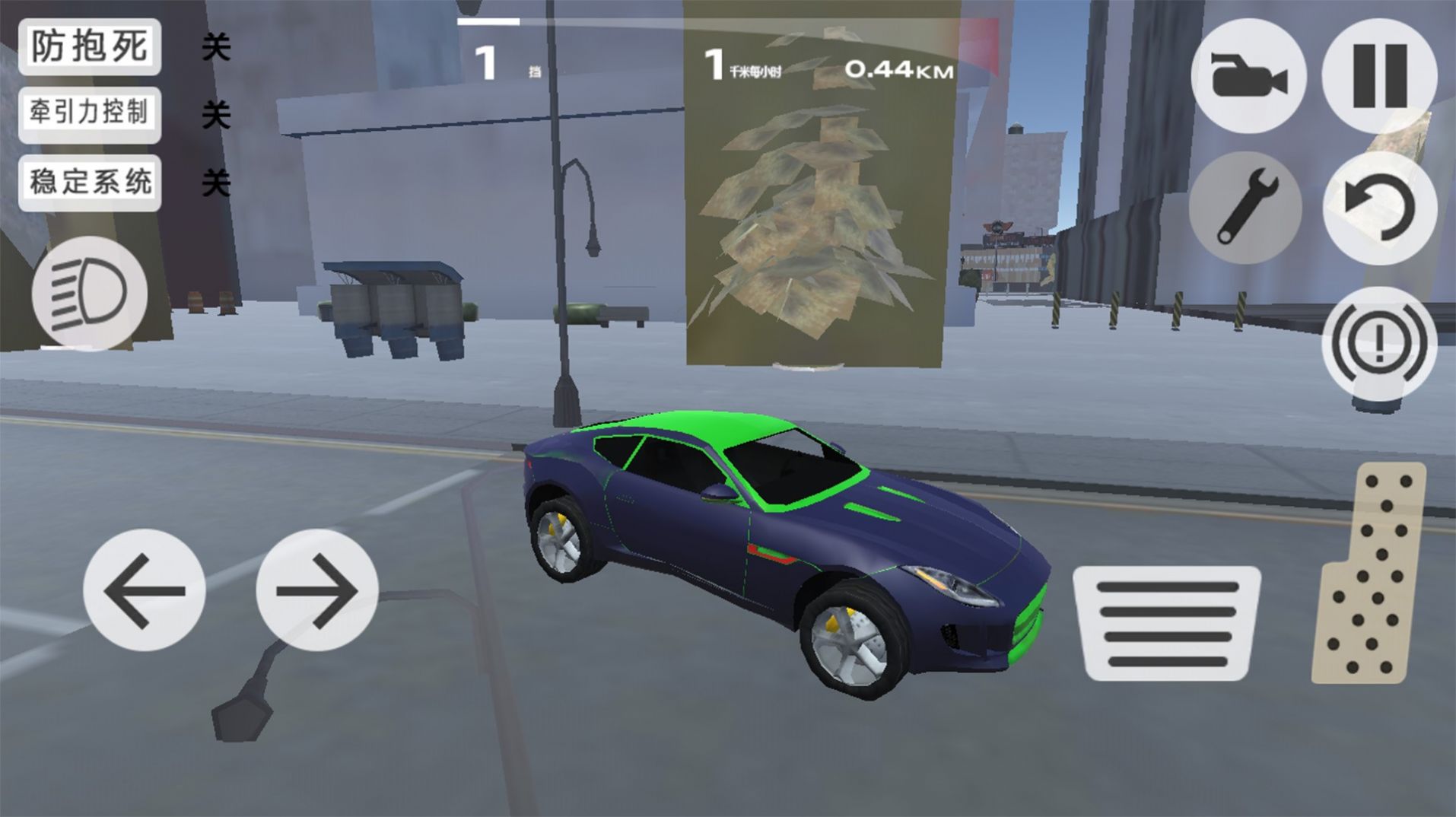Turn on the headlights icon
Viewport: 1456px width, 817px height.
[x=89, y=294]
